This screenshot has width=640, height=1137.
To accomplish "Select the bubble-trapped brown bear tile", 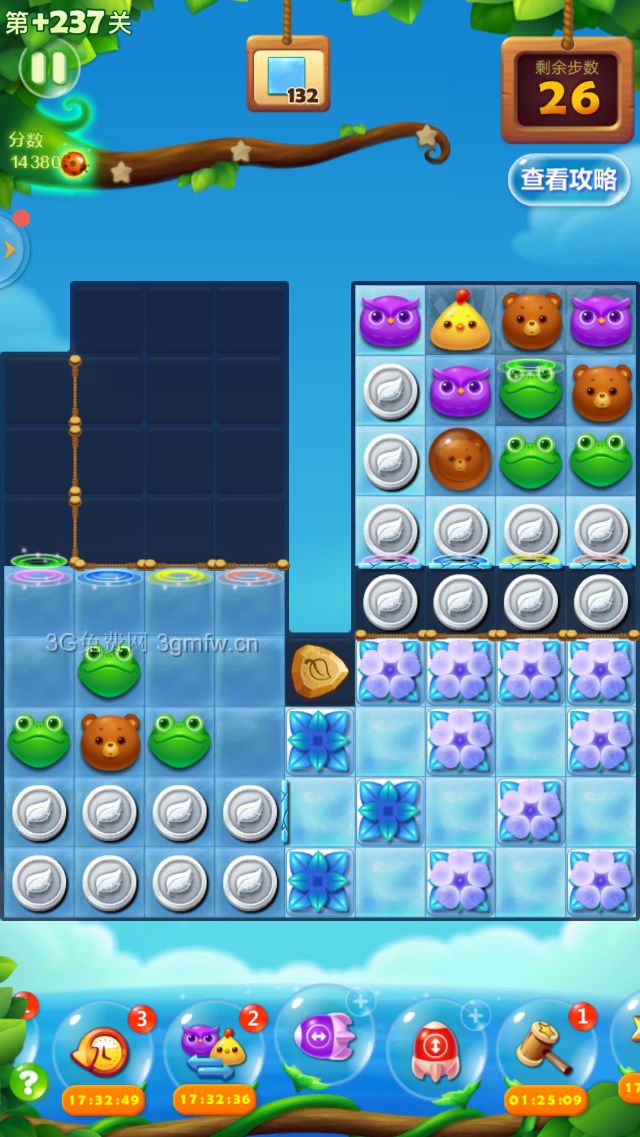I will tap(460, 459).
